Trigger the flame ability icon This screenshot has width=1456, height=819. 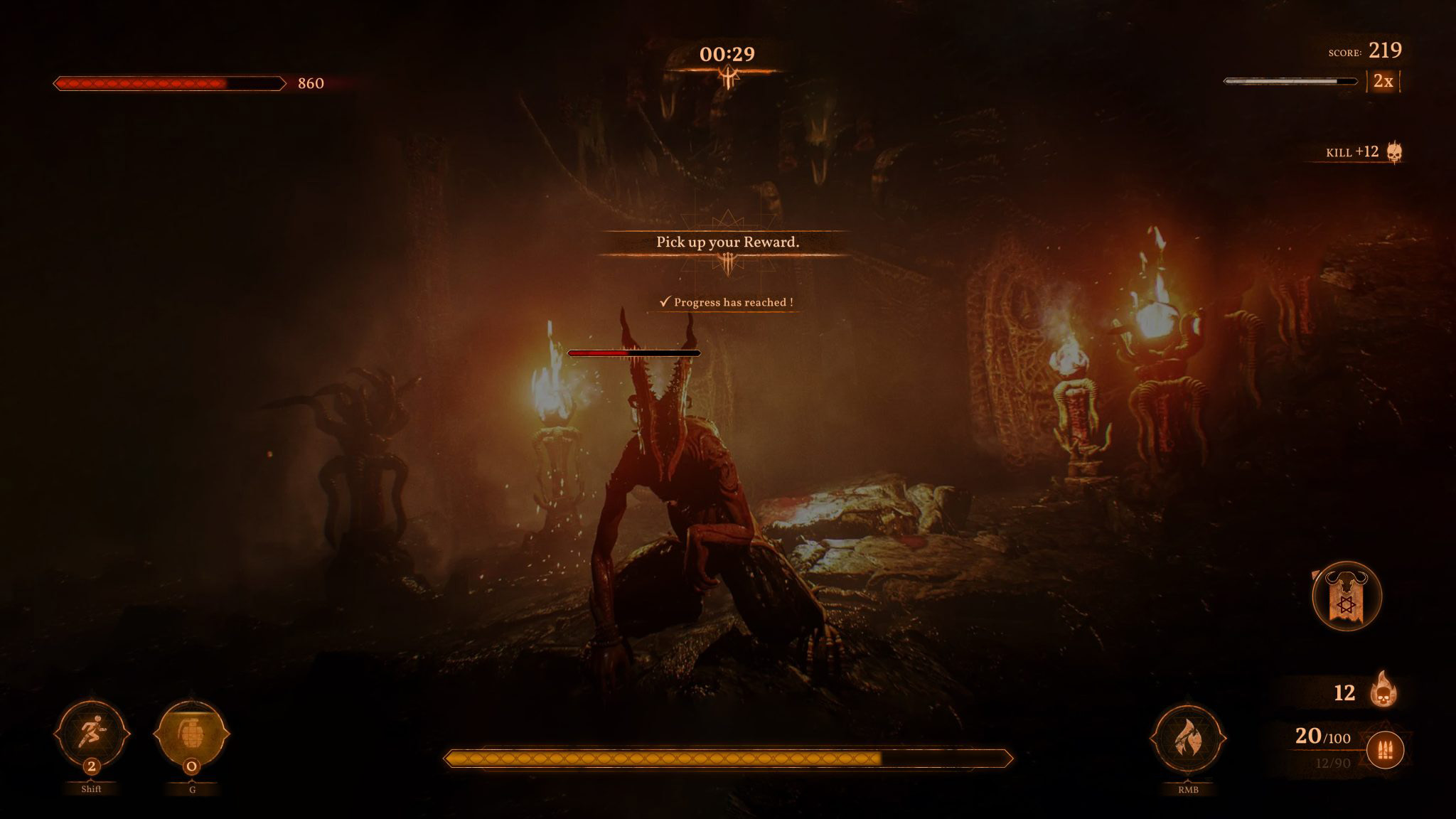tap(1187, 739)
